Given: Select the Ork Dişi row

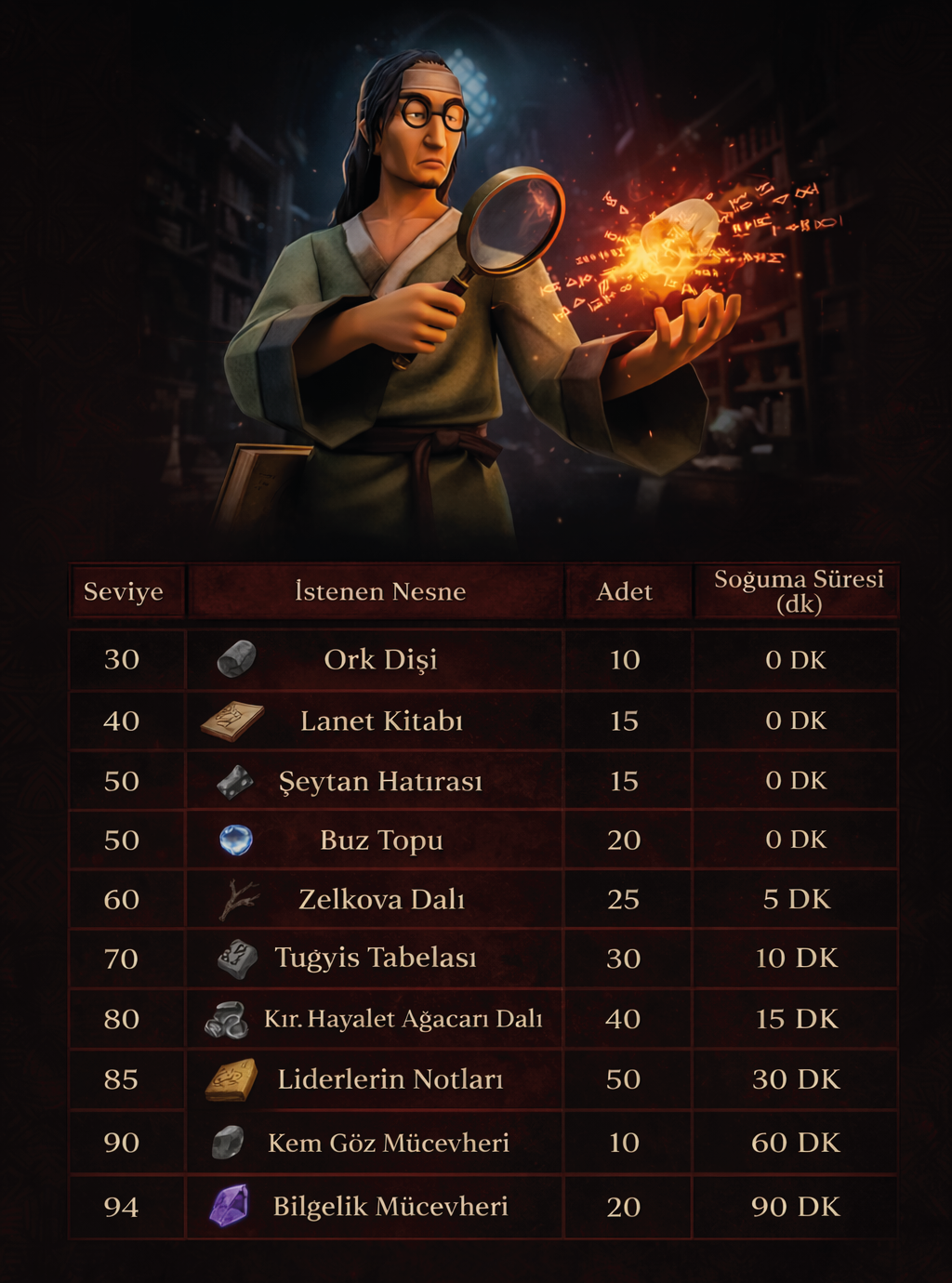Looking at the screenshot, I should [380, 660].
